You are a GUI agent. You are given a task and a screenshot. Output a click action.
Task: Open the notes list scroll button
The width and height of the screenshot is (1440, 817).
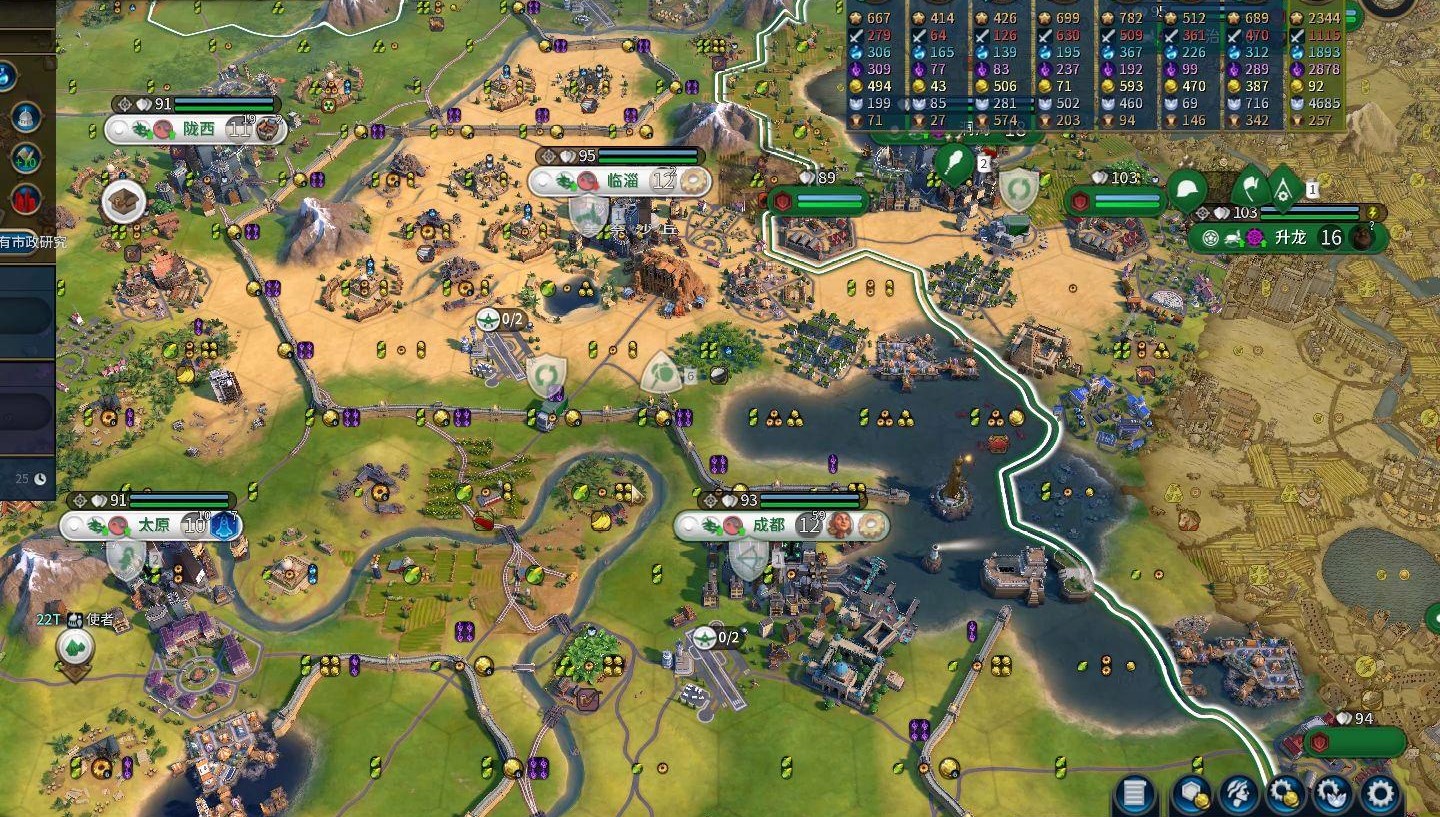1134,794
